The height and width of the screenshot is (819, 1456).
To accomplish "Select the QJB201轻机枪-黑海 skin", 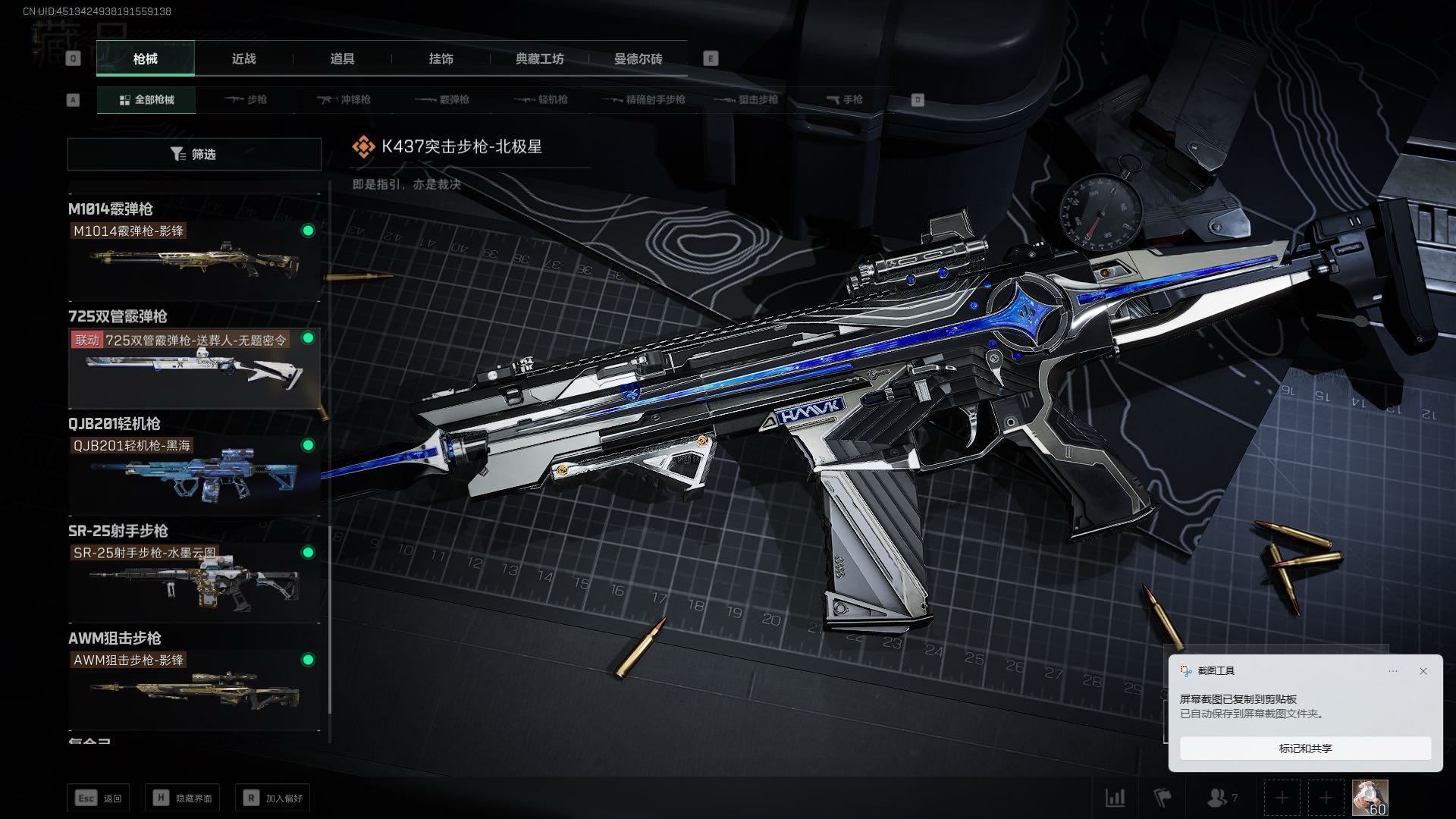I will (194, 475).
